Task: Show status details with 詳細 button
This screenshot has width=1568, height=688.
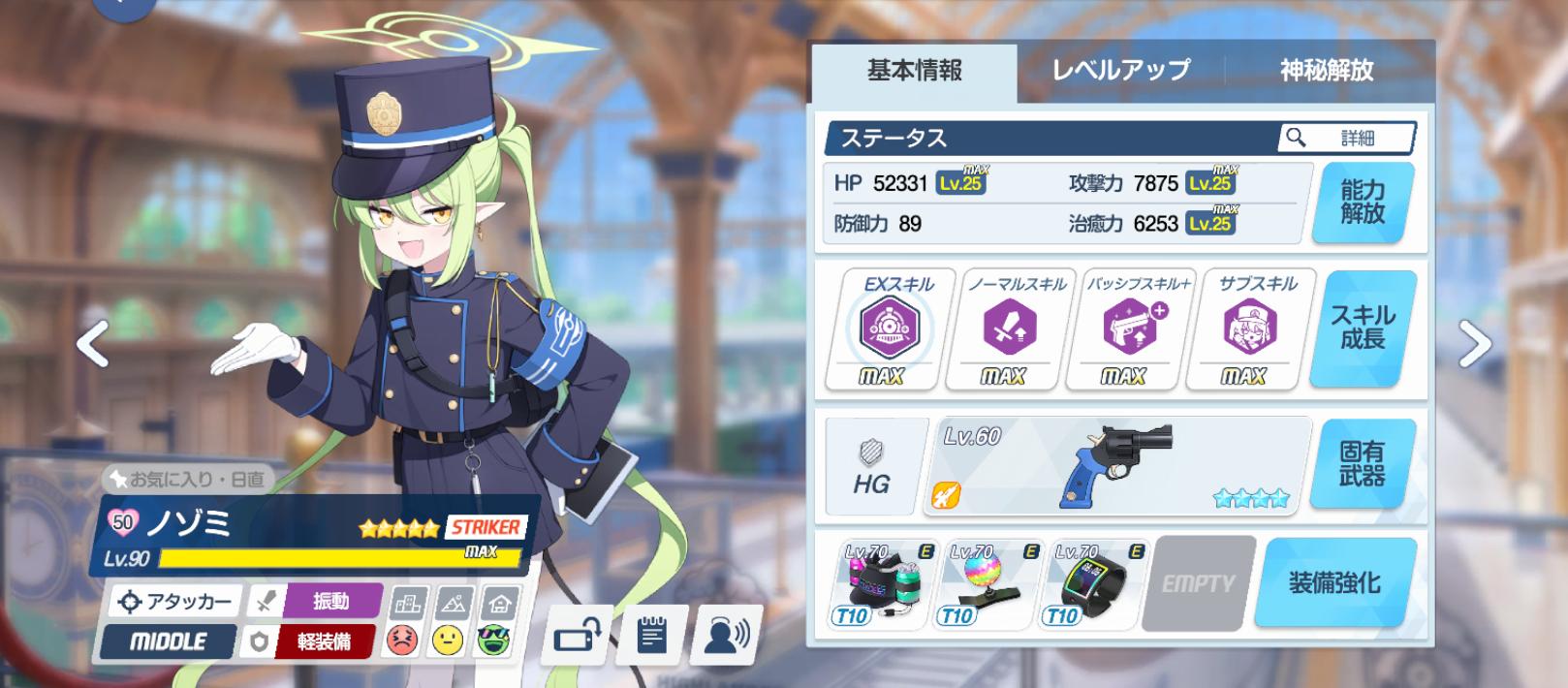Action: point(1346,139)
